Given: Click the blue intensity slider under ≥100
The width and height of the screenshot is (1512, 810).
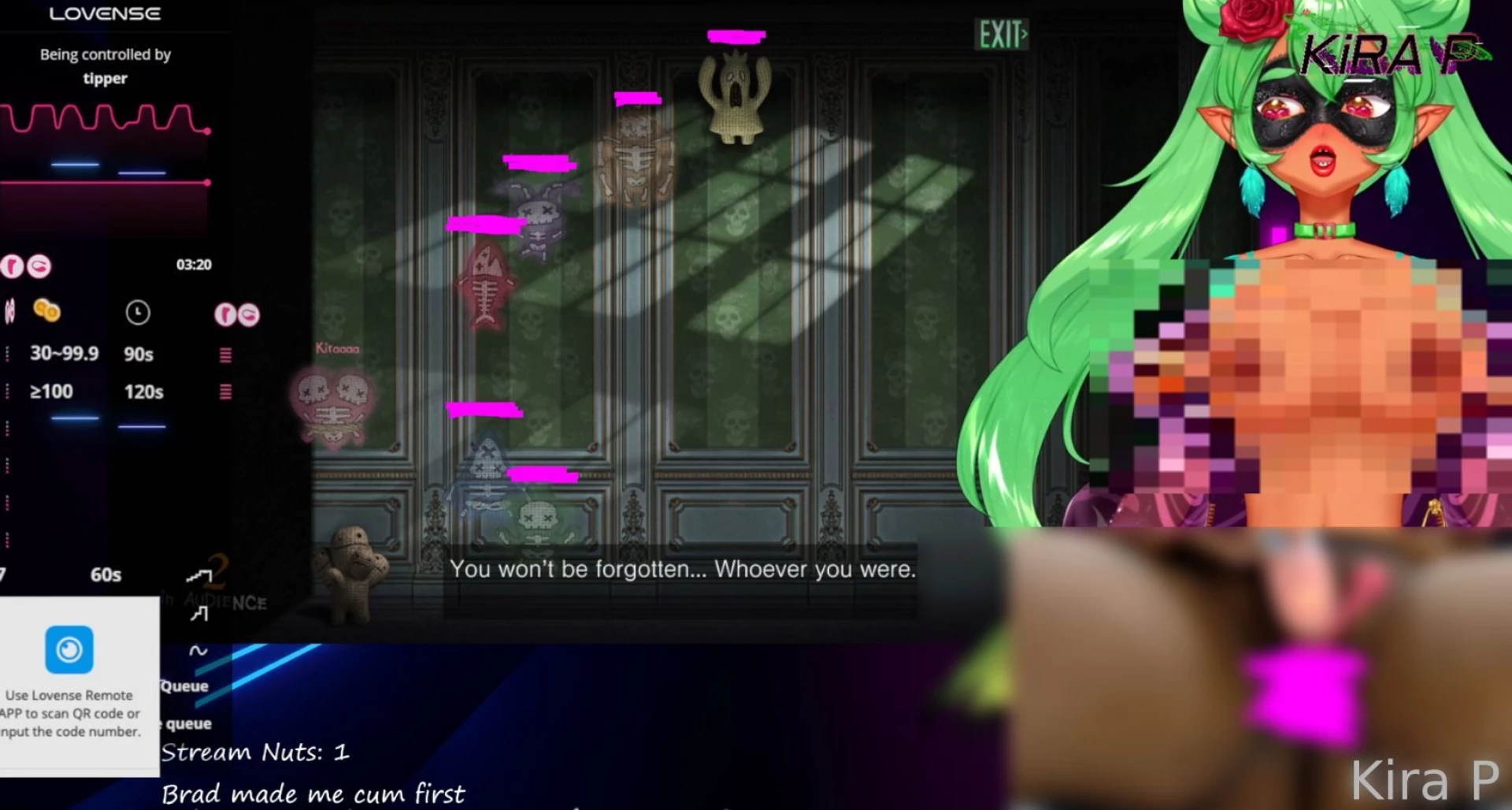Looking at the screenshot, I should pos(74,418).
